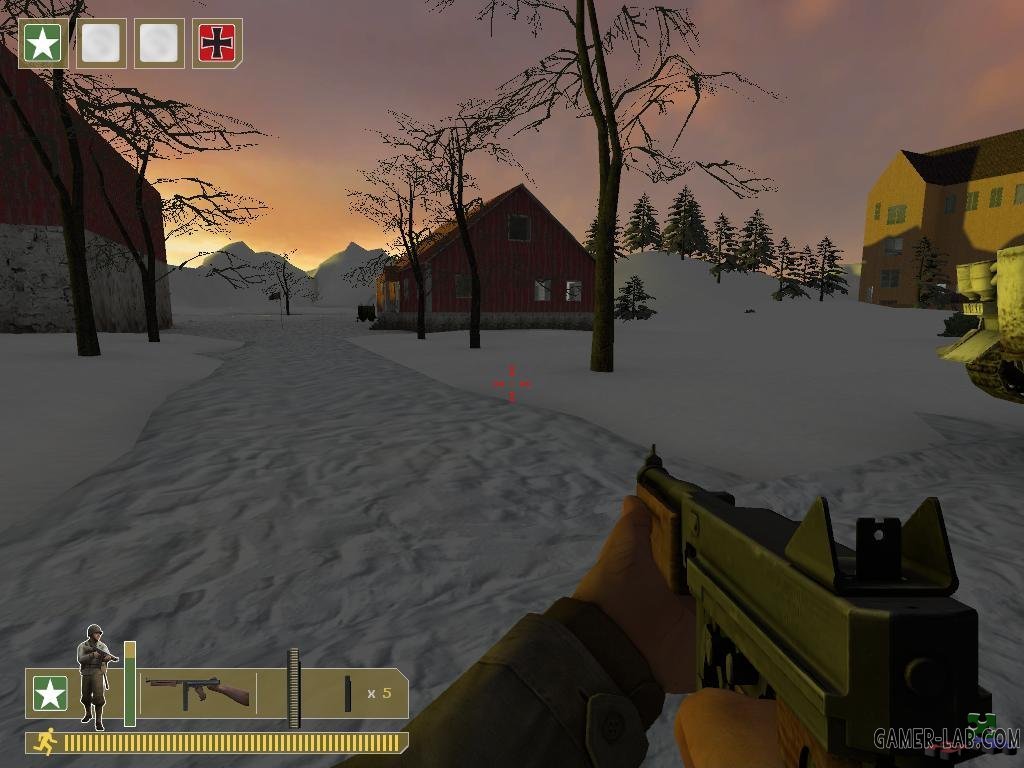The width and height of the screenshot is (1024, 768).
Task: Click the running man sprint icon
Action: (44, 742)
